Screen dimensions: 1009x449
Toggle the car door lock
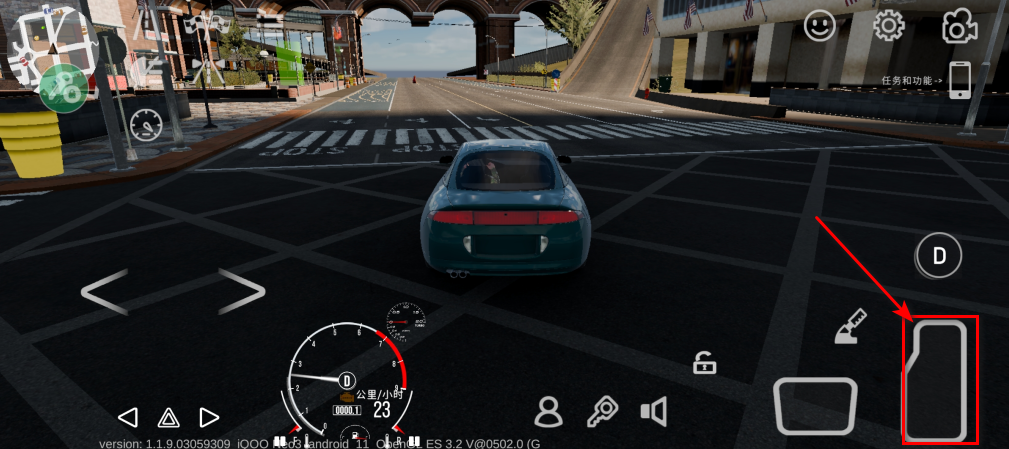click(x=705, y=363)
